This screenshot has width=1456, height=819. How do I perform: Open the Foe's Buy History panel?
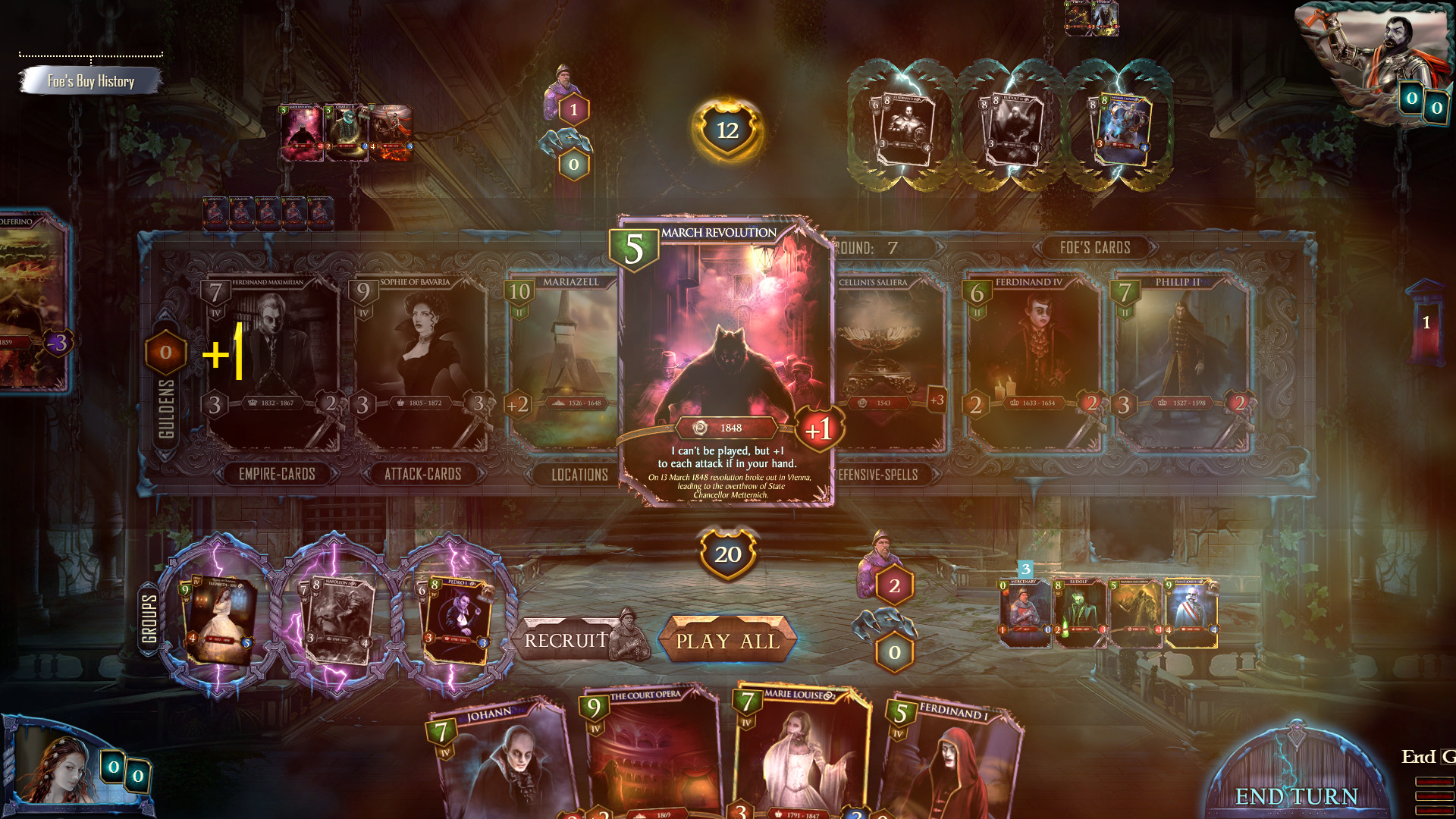tap(91, 80)
